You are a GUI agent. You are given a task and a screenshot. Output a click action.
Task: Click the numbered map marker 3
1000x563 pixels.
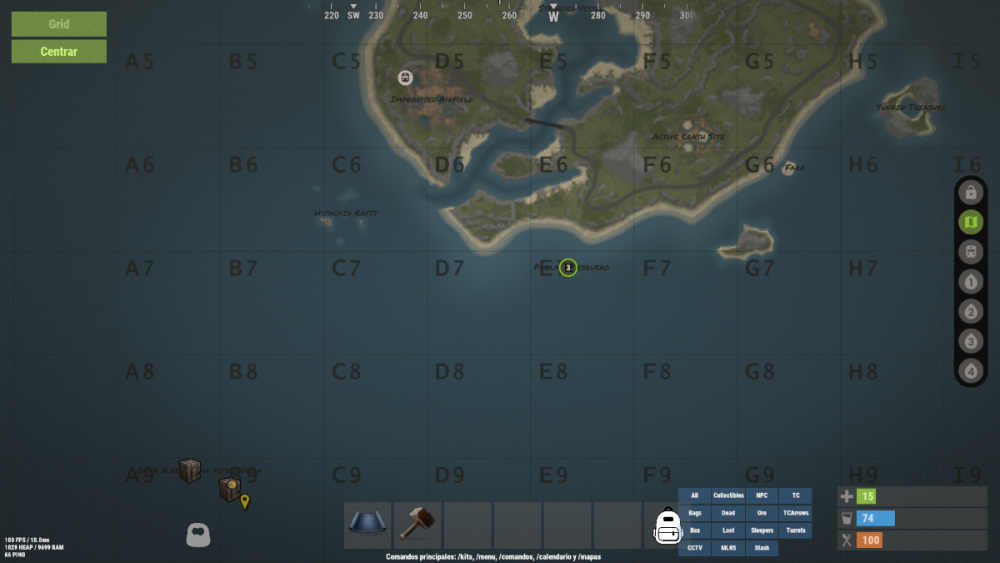[567, 267]
